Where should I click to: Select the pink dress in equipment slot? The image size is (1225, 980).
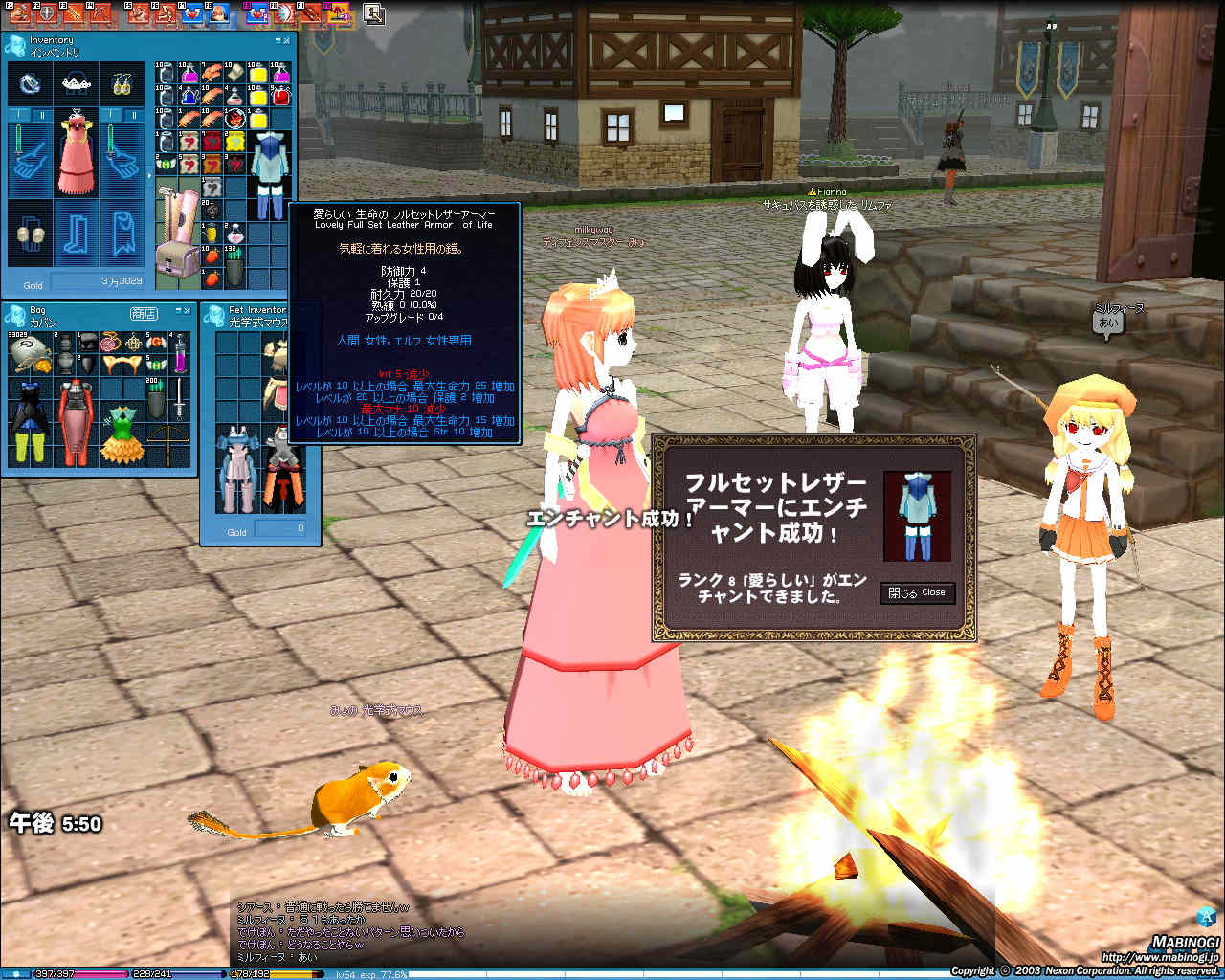(x=78, y=153)
